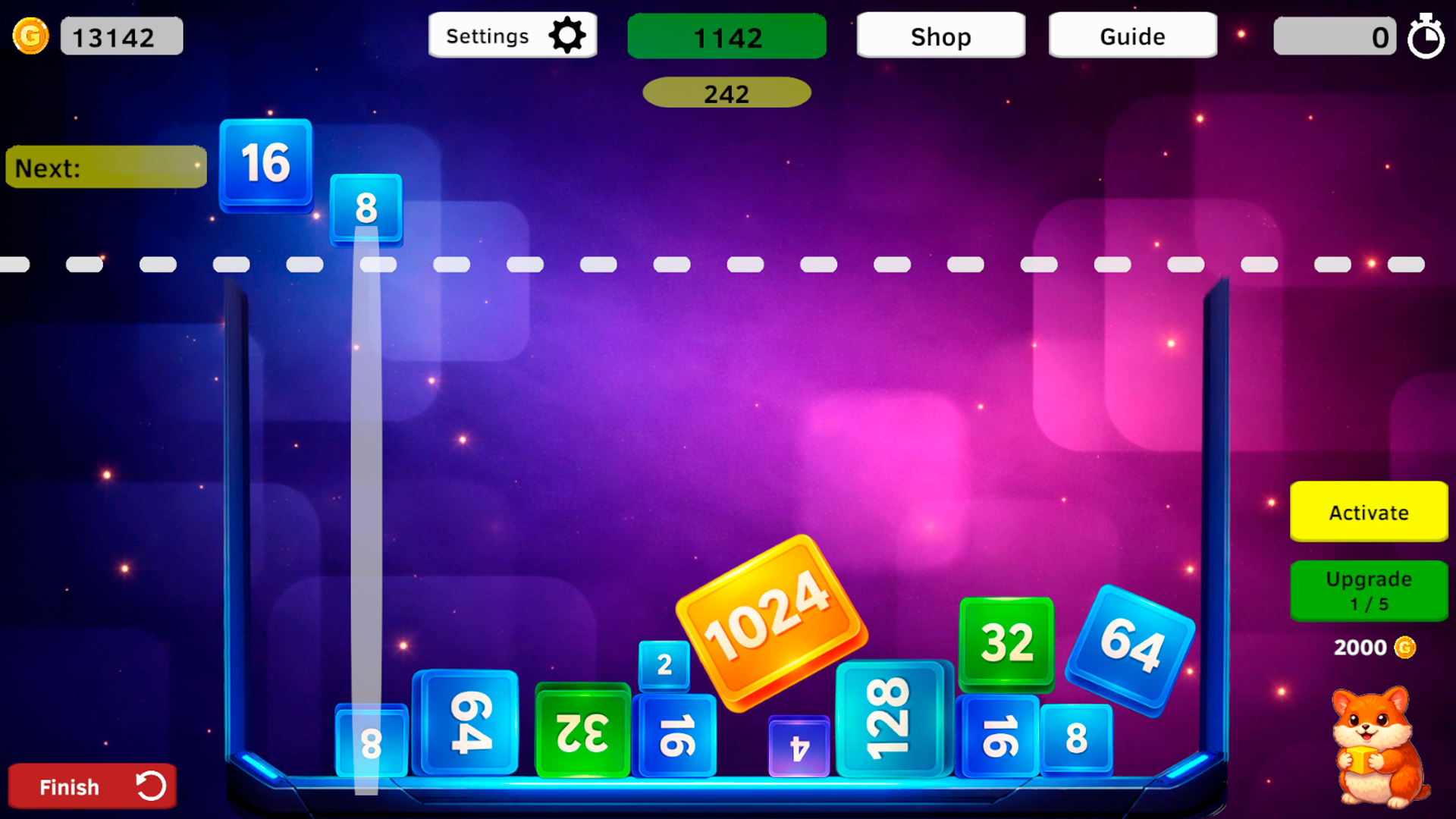Open Settings via the gear icon

[x=567, y=34]
